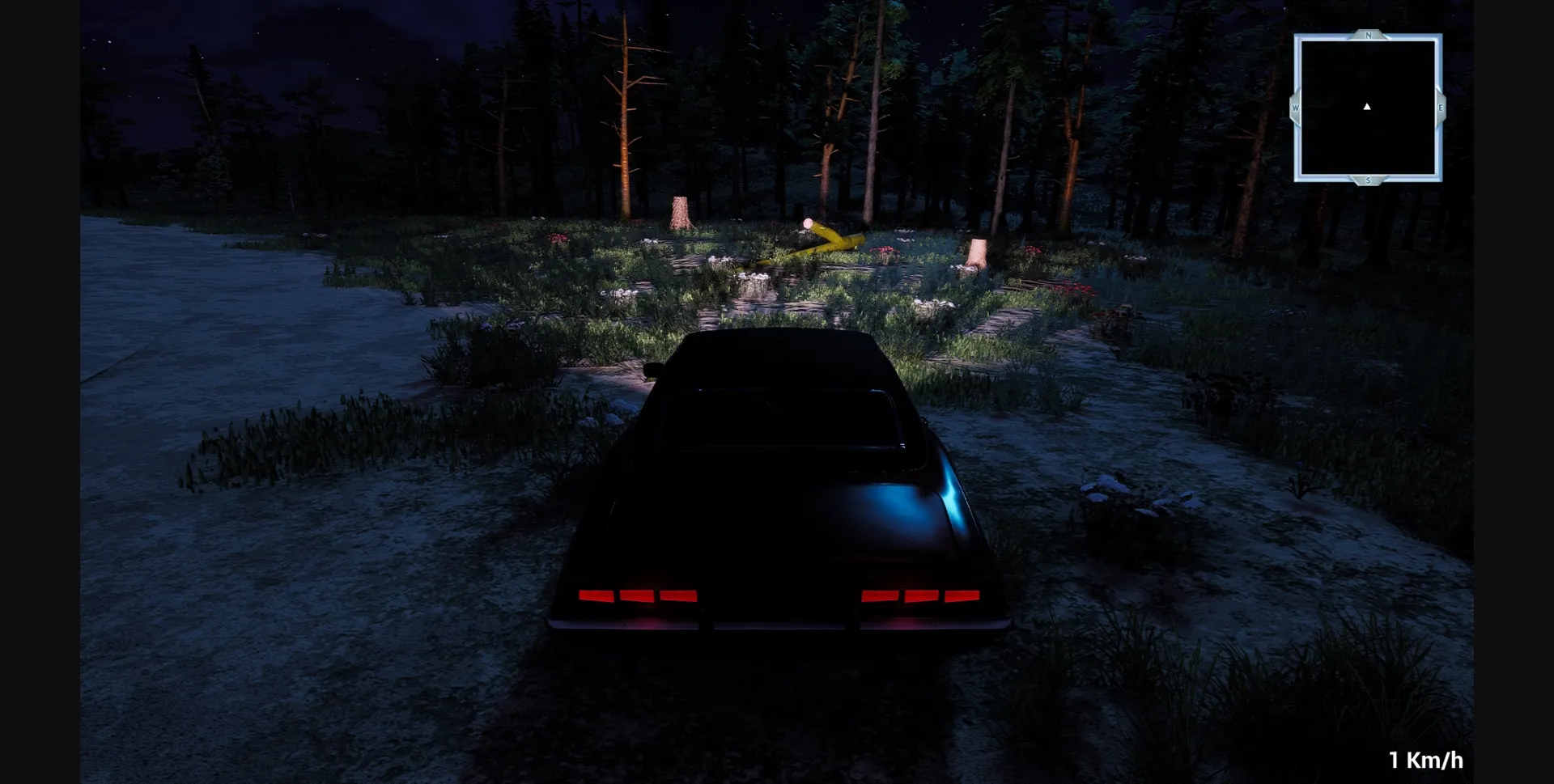Click the S marker on the compass

1367,181
